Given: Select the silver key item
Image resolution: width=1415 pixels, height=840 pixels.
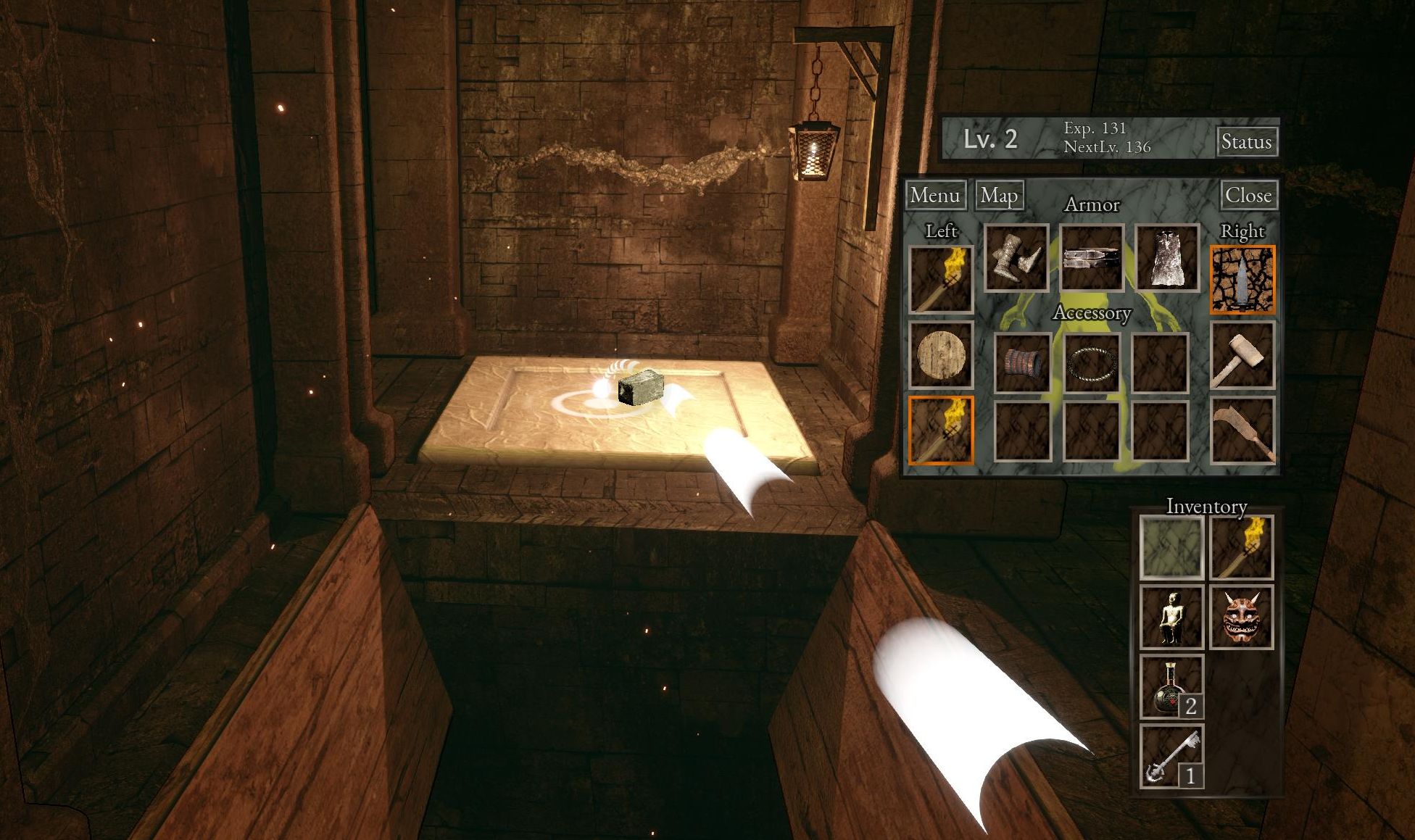Looking at the screenshot, I should (x=1171, y=756).
